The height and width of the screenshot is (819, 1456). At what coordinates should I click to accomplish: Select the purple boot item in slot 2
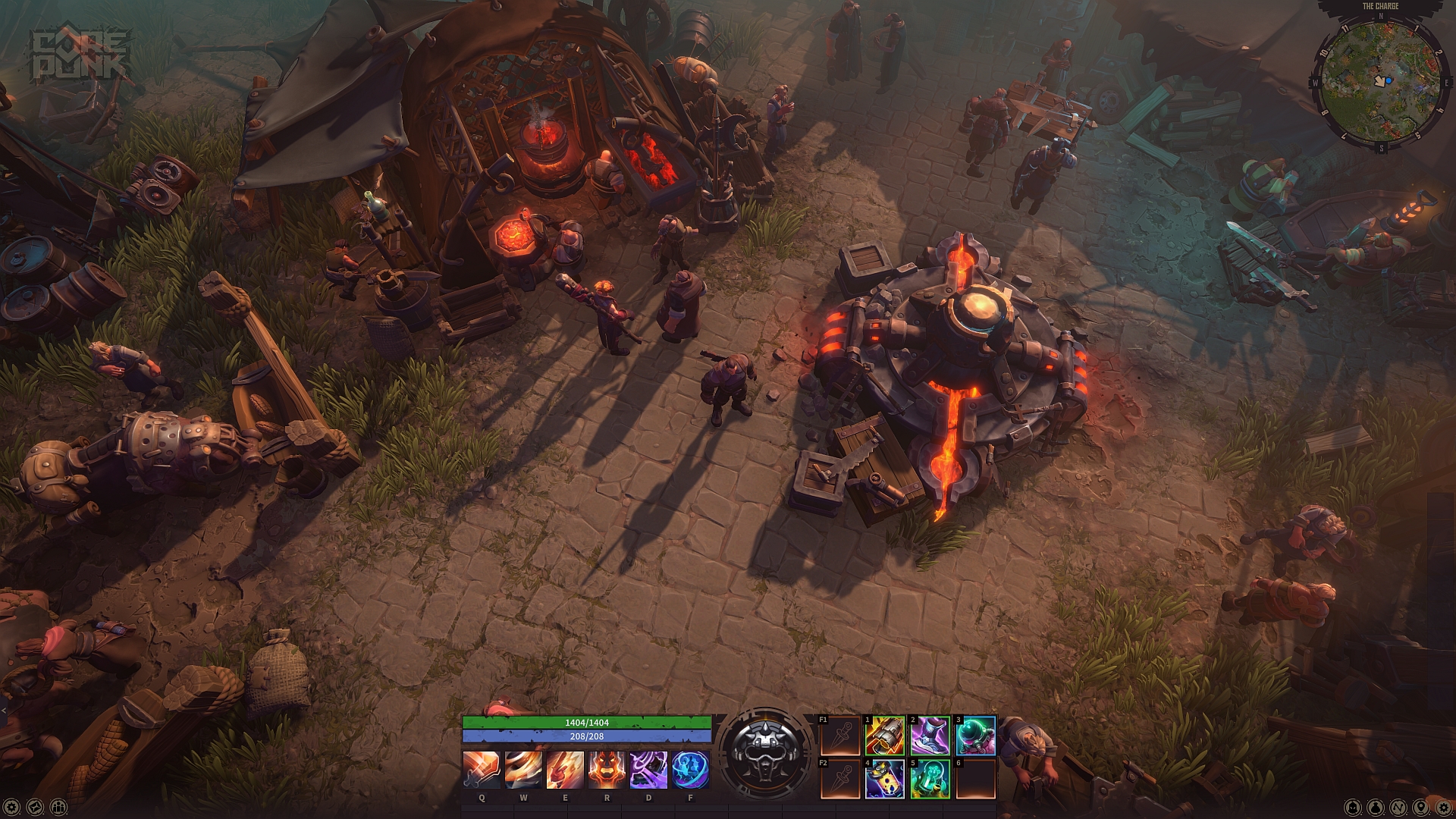(930, 736)
